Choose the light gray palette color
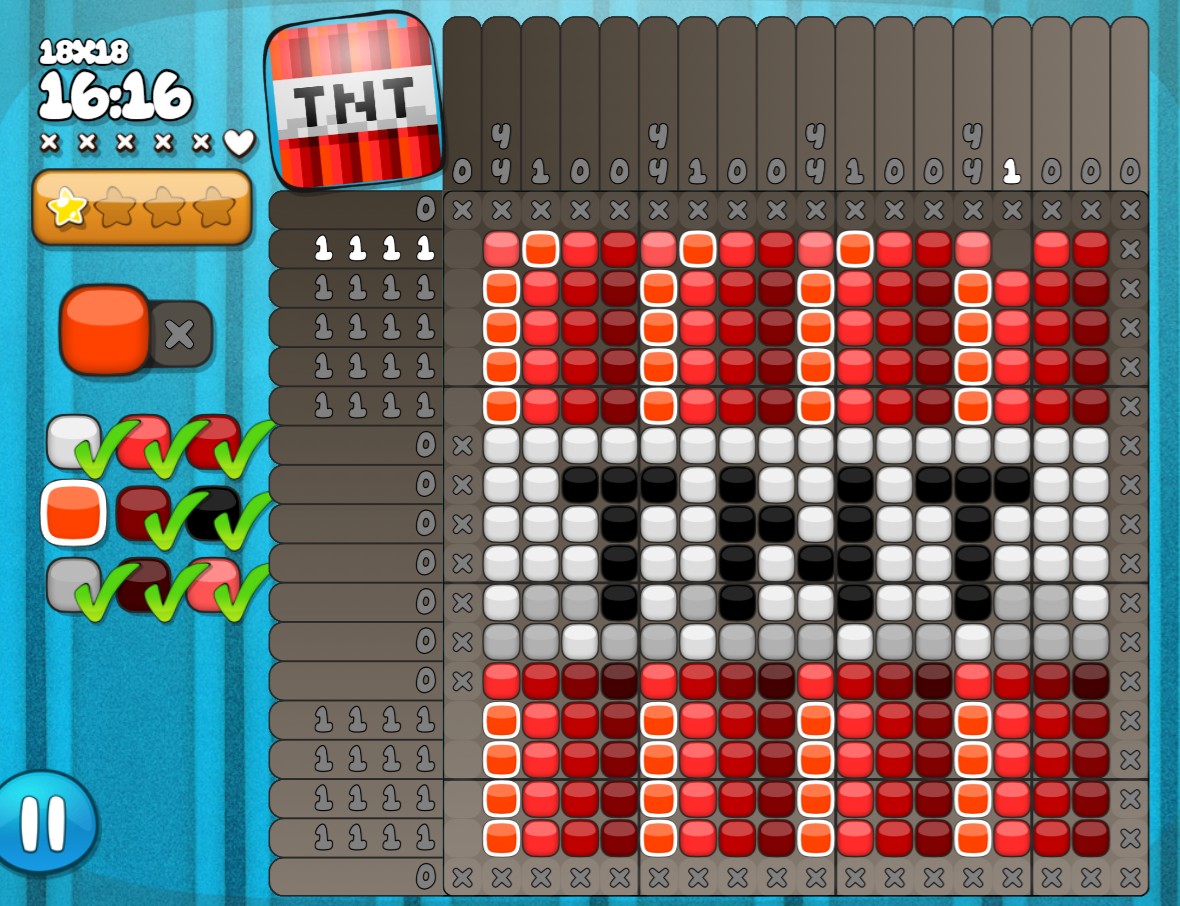Screen dimensions: 1180x906 click(x=72, y=584)
